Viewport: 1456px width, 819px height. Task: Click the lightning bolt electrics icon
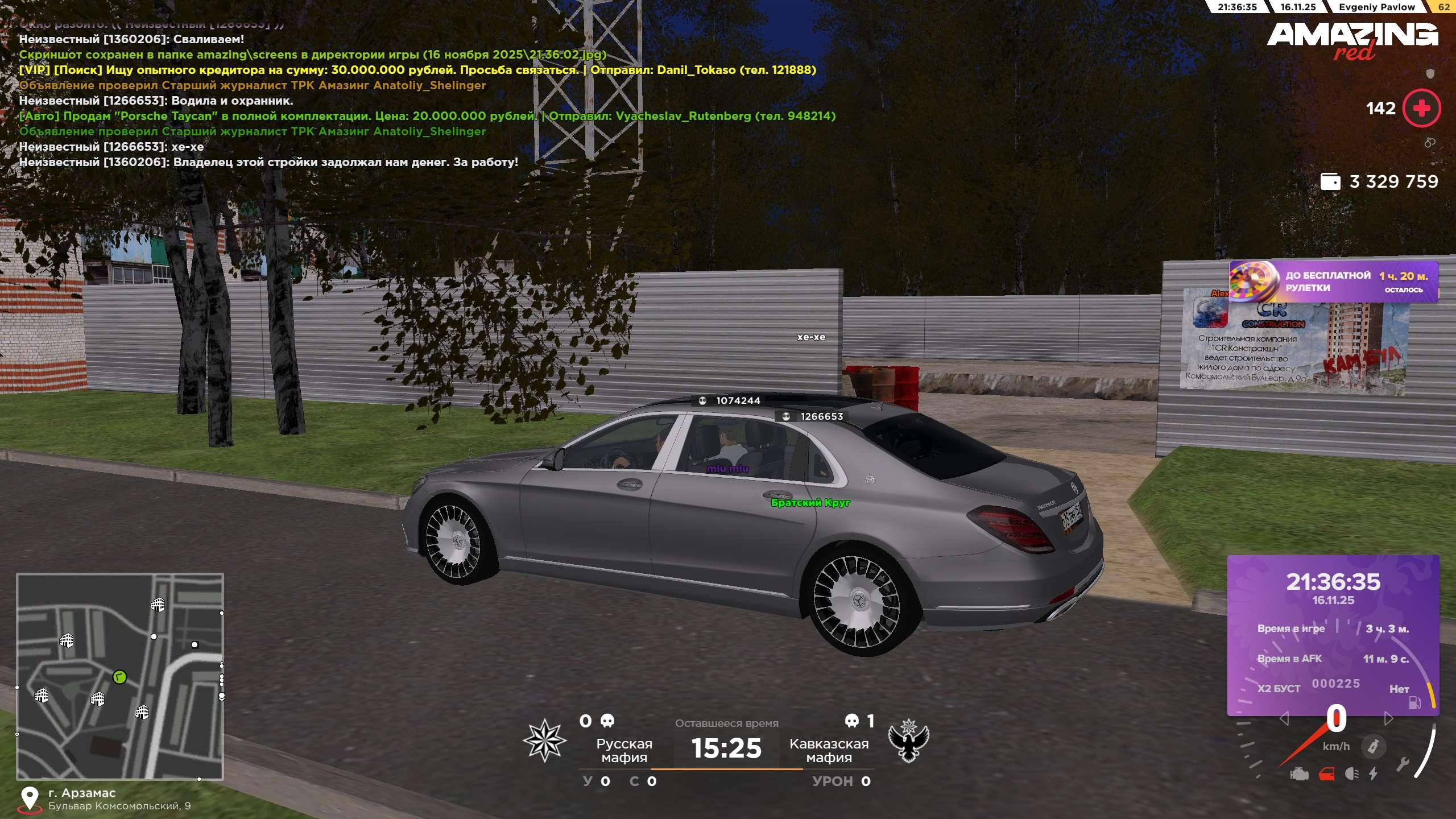(x=1374, y=774)
